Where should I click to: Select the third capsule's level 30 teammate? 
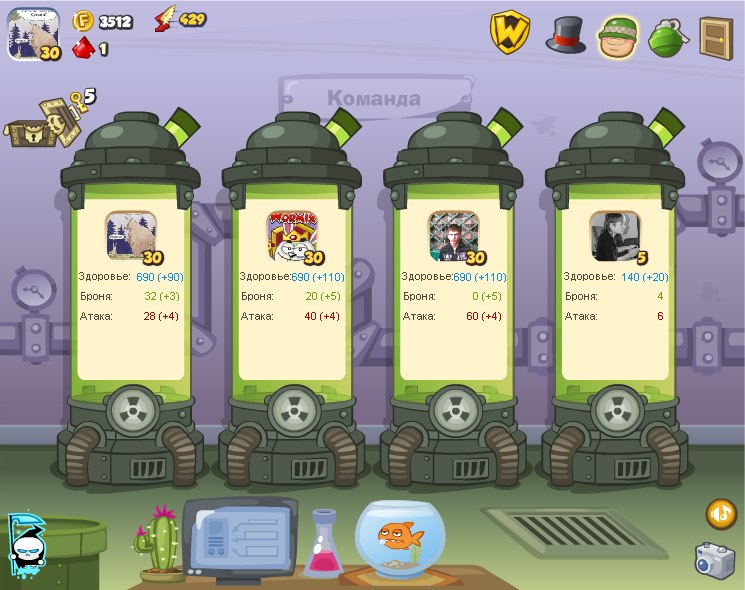pyautogui.click(x=454, y=237)
